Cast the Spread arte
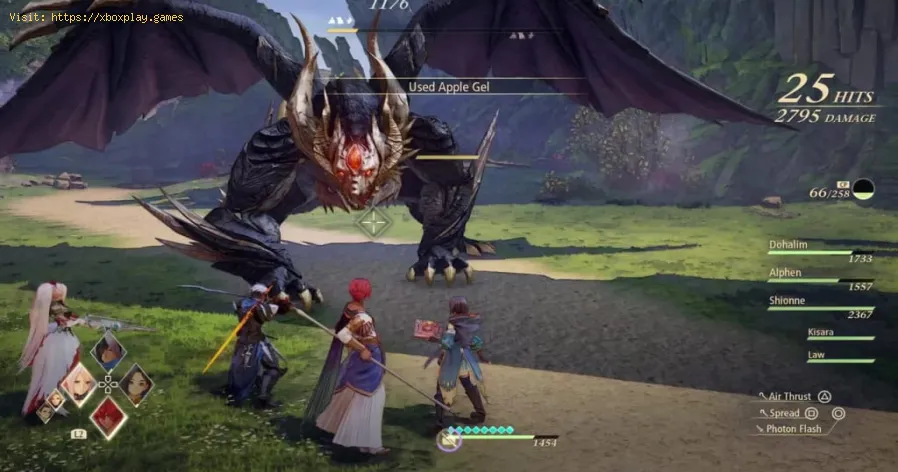The height and width of the screenshot is (472, 898). tap(786, 413)
